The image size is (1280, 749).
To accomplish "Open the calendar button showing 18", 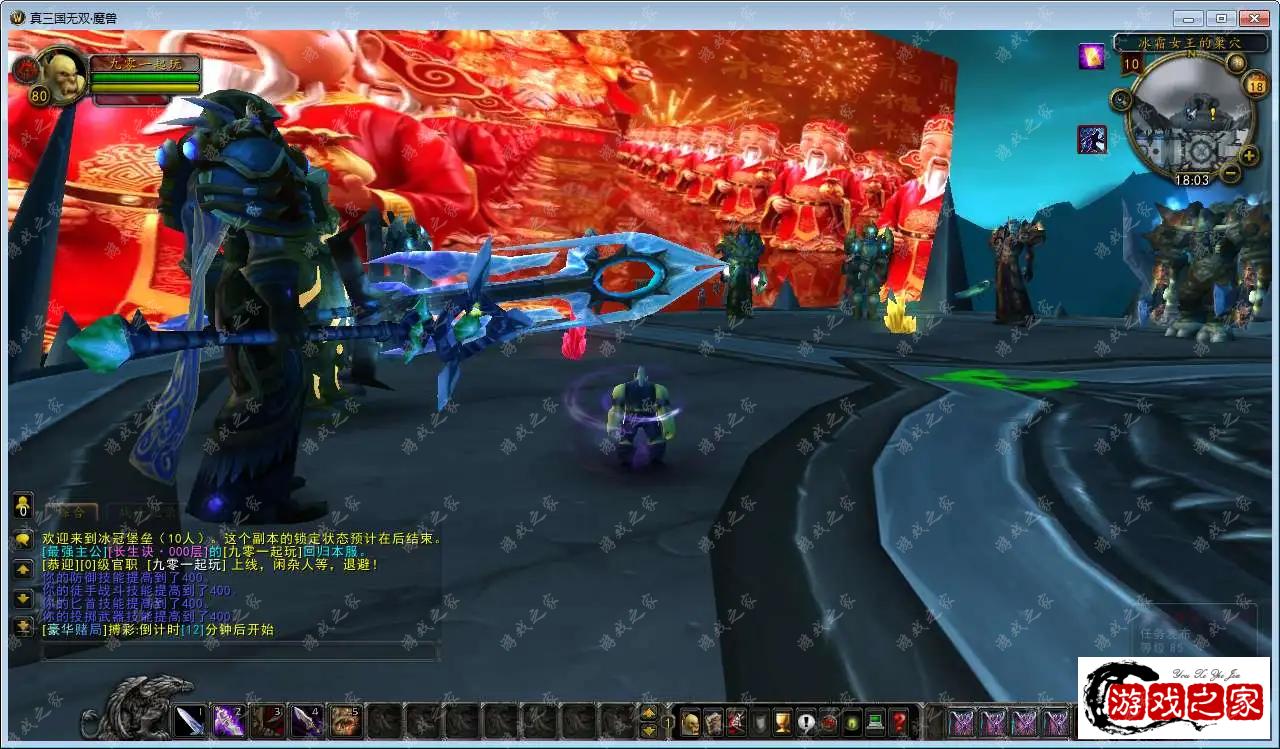I will [1257, 85].
